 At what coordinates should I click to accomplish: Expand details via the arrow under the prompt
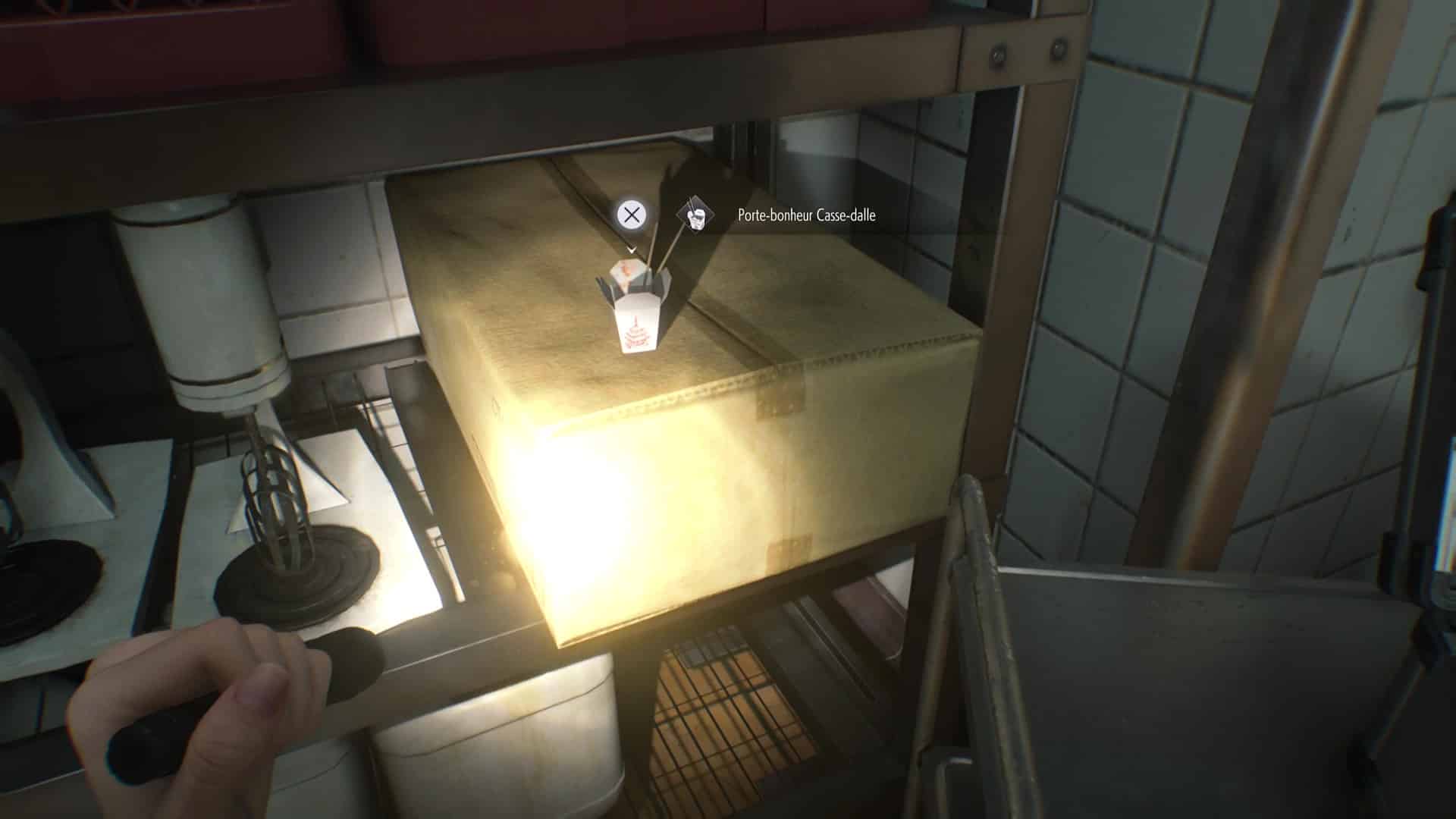tap(632, 251)
